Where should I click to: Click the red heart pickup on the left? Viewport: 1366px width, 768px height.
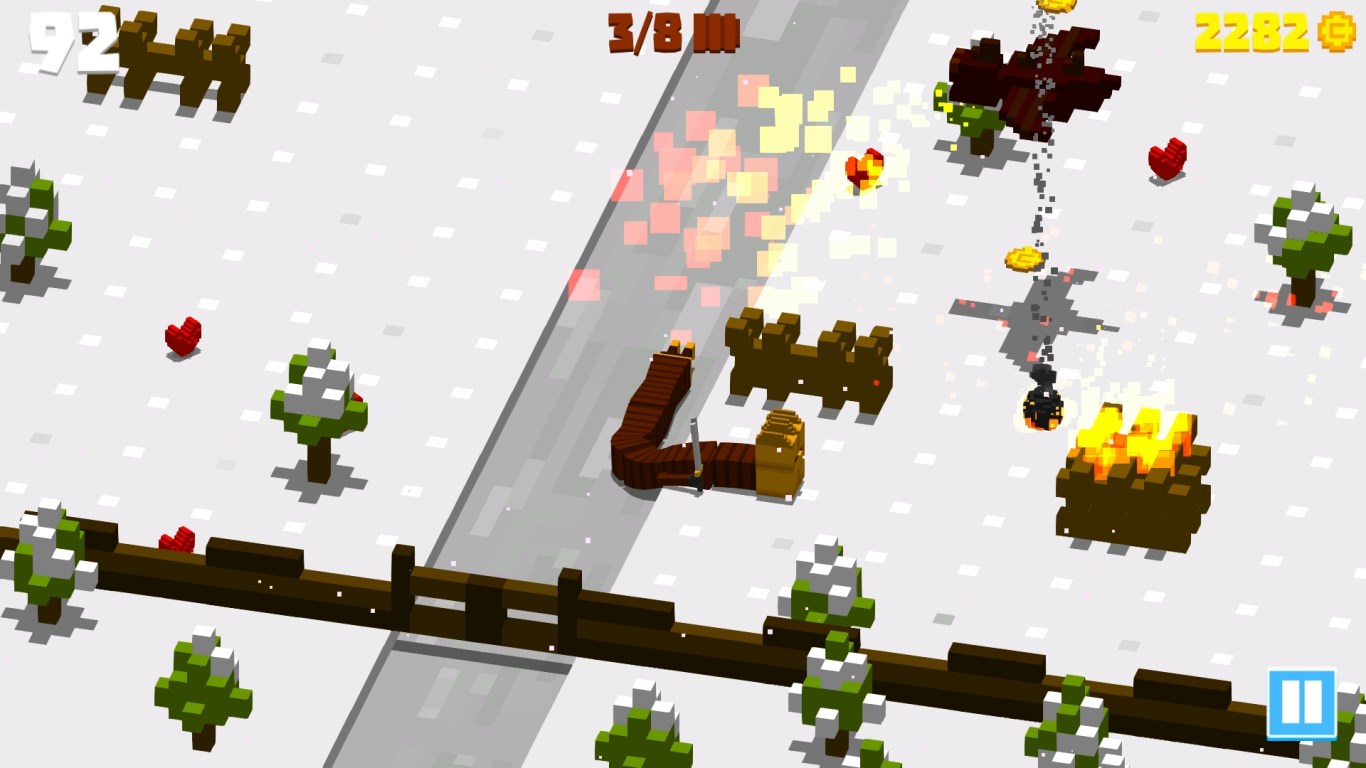tap(180, 337)
